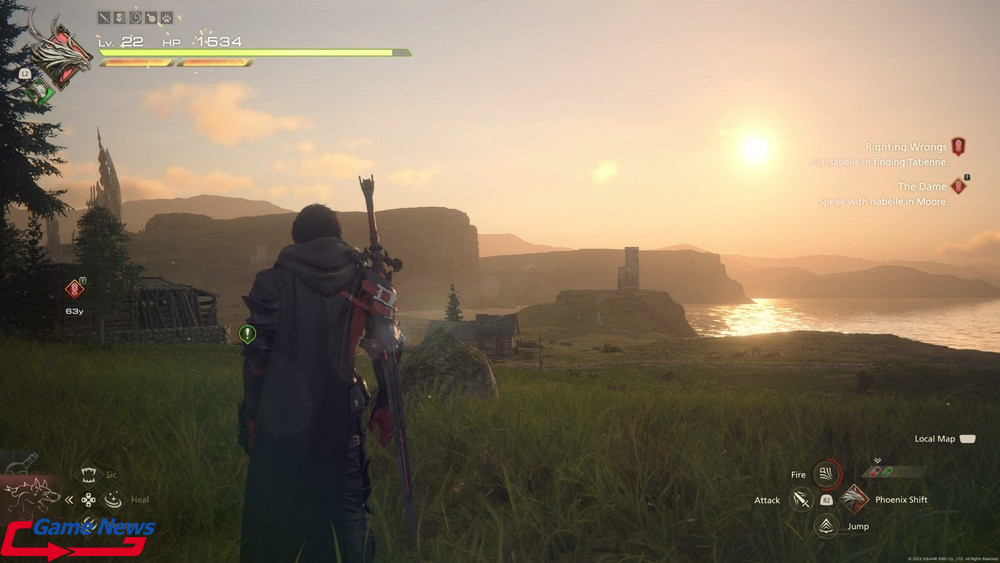Select the Torgal wolf shortcut panel

[x=30, y=496]
